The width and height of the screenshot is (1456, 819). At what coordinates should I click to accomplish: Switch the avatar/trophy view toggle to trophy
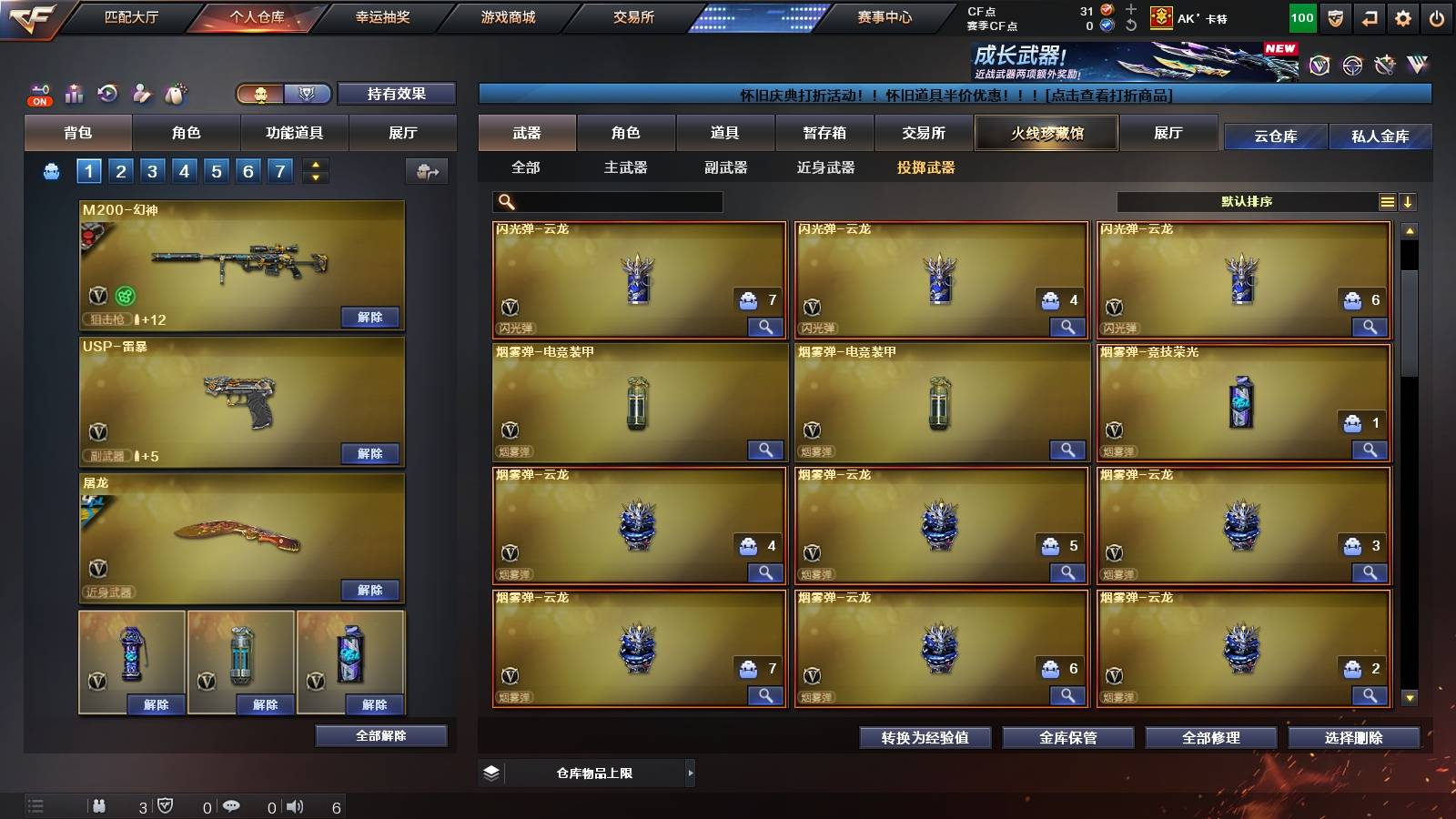308,94
